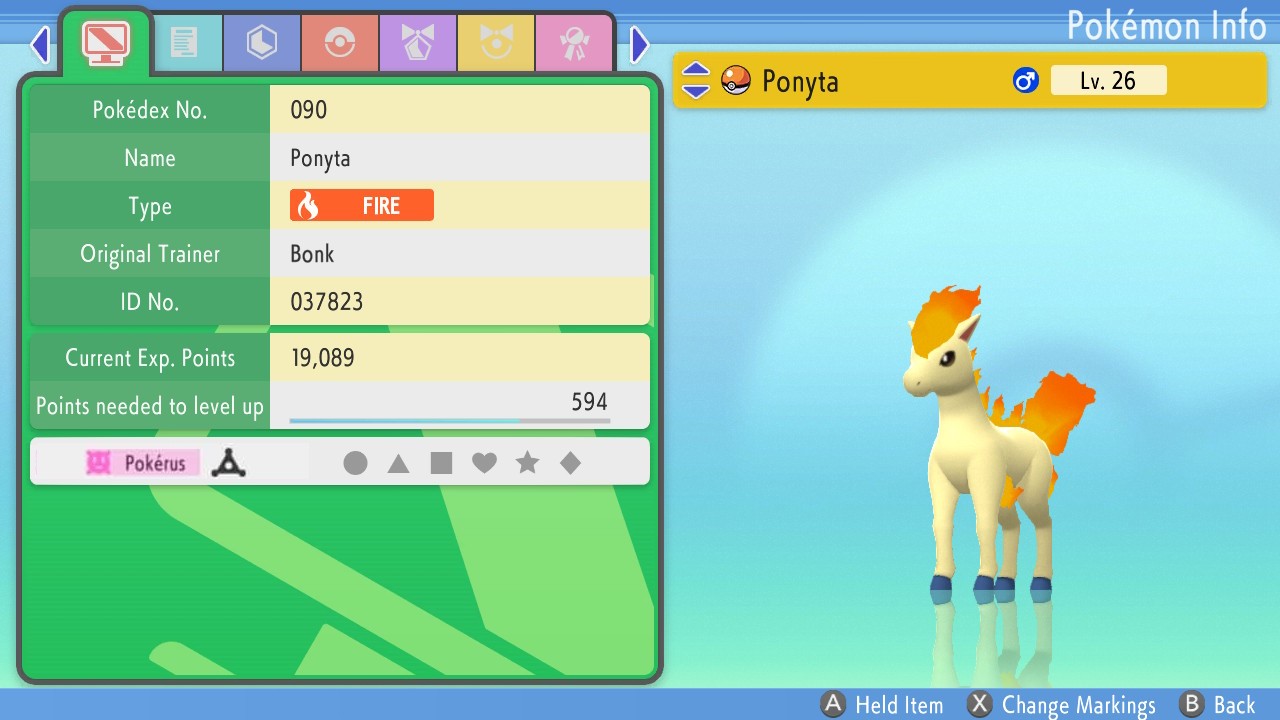Toggle the heart marking
Screen dimensions: 1280x720
485,462
